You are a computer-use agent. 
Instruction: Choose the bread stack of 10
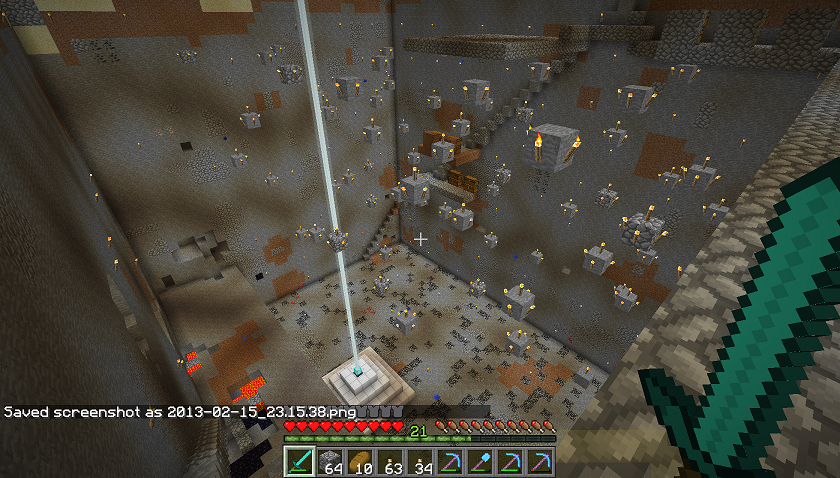click(x=360, y=461)
